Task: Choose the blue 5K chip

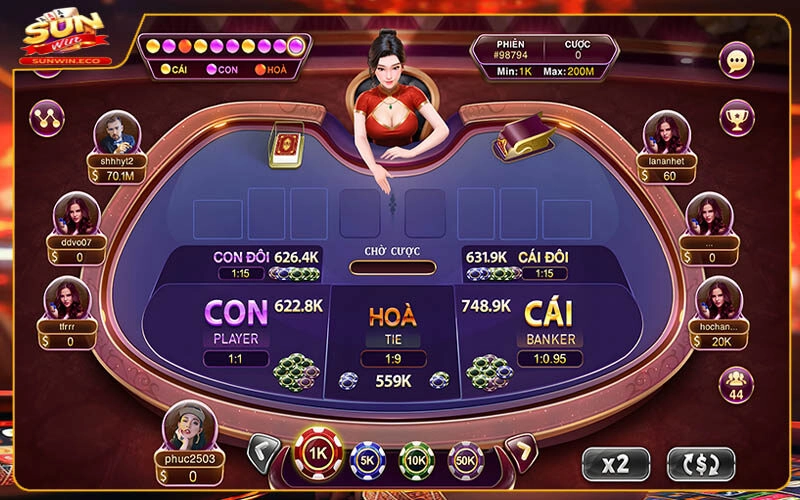Action: [367, 459]
